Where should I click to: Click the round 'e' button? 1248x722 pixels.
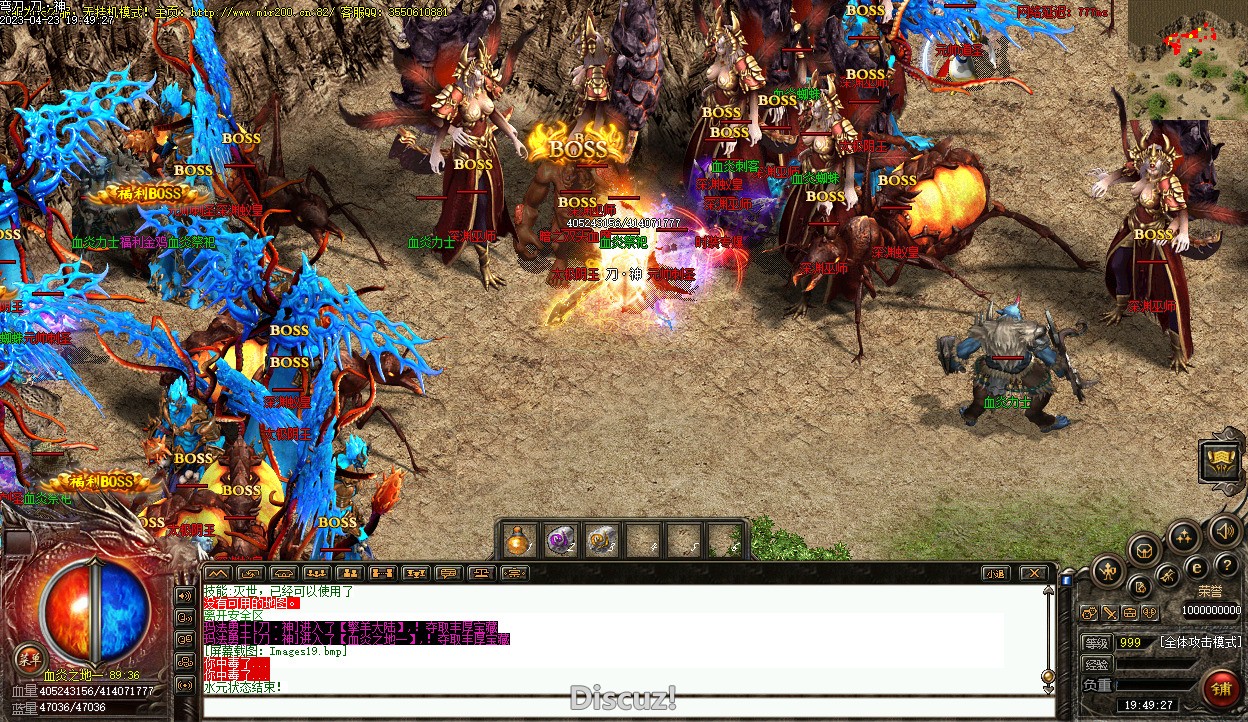tap(1195, 567)
